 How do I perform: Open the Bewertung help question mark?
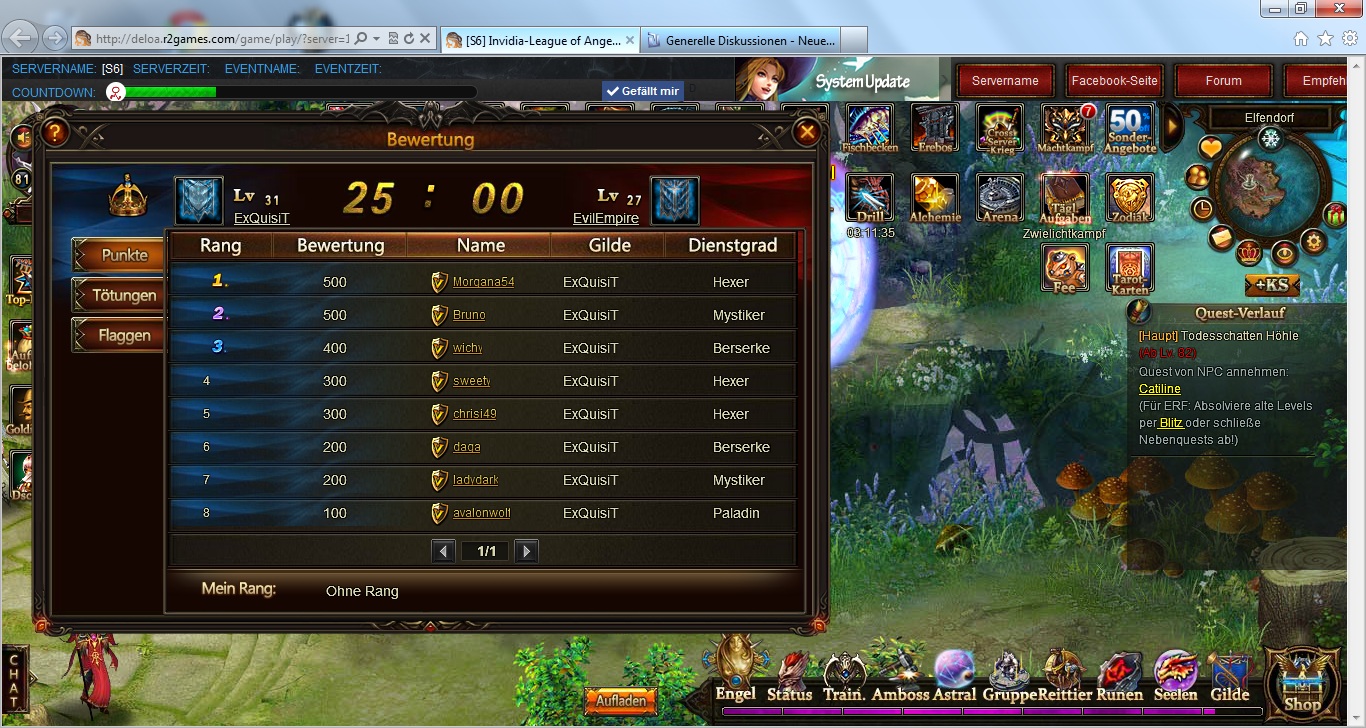(x=55, y=132)
